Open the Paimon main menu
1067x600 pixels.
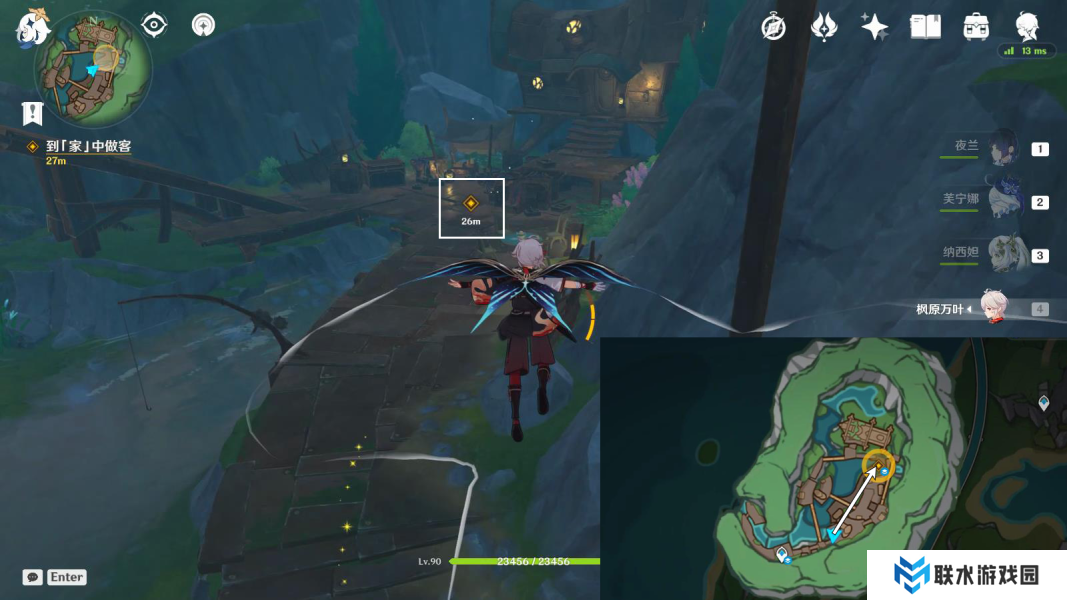[x=32, y=28]
